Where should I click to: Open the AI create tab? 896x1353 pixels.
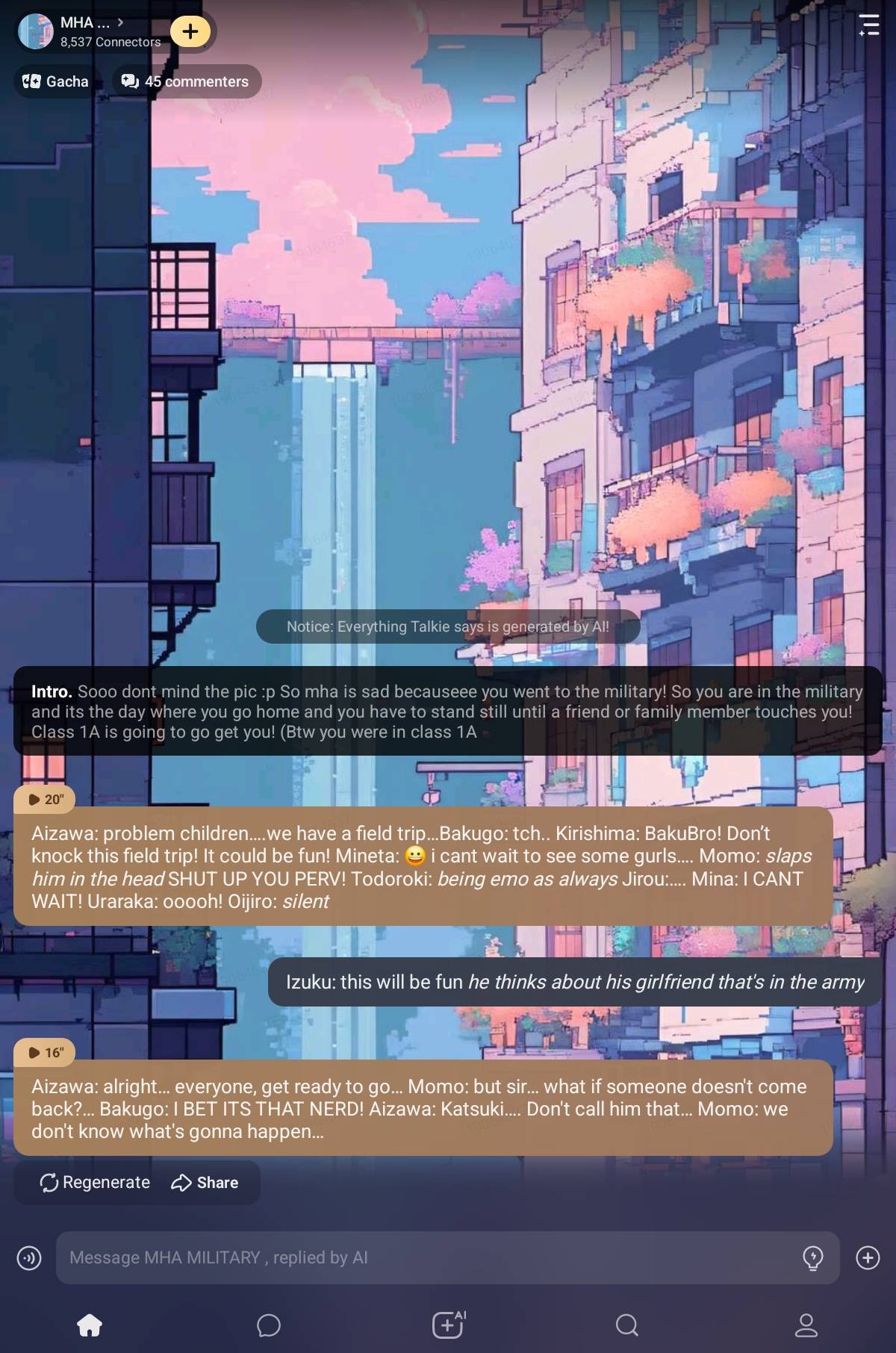click(448, 1325)
